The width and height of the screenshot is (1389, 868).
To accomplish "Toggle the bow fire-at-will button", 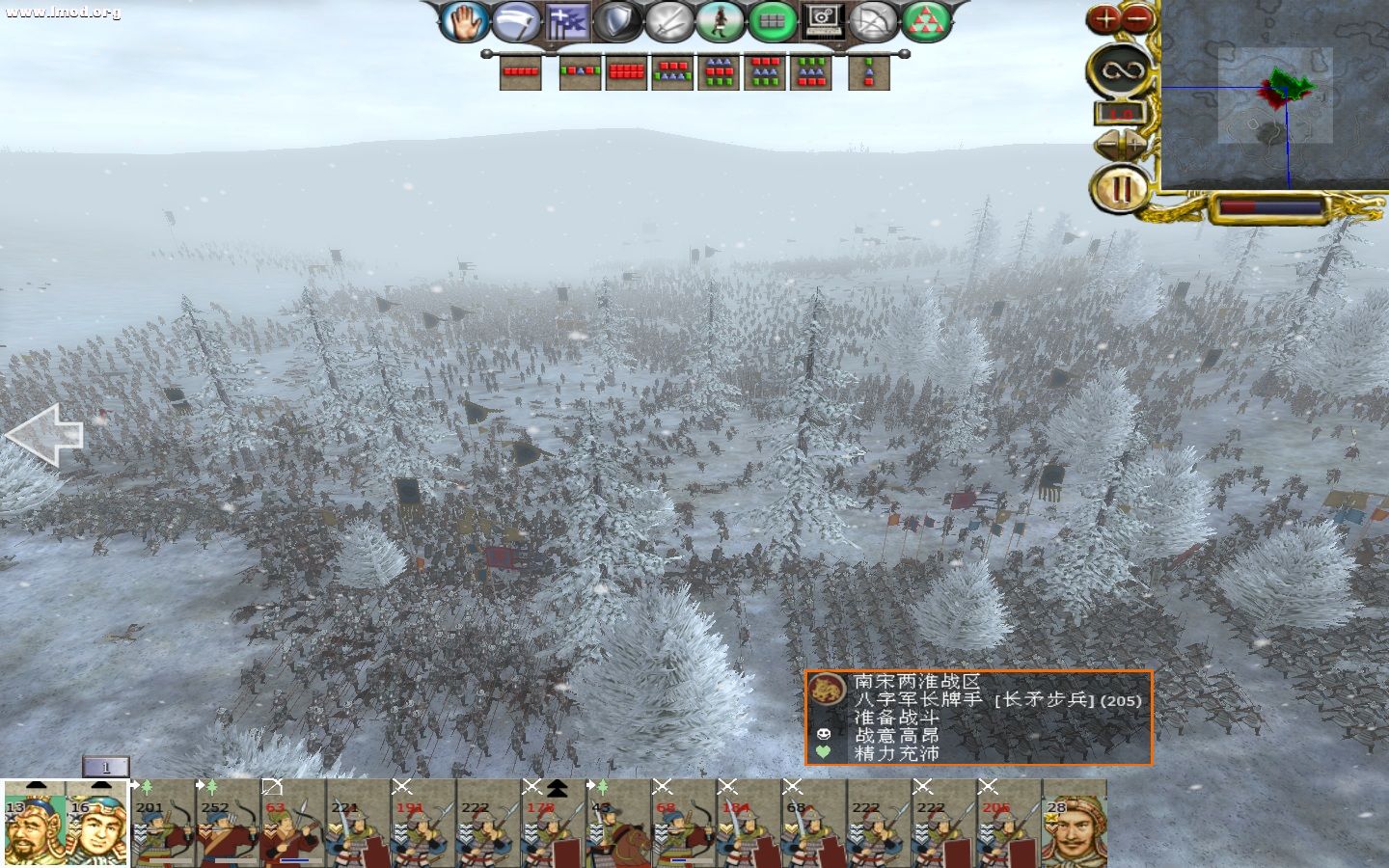I will click(x=874, y=21).
